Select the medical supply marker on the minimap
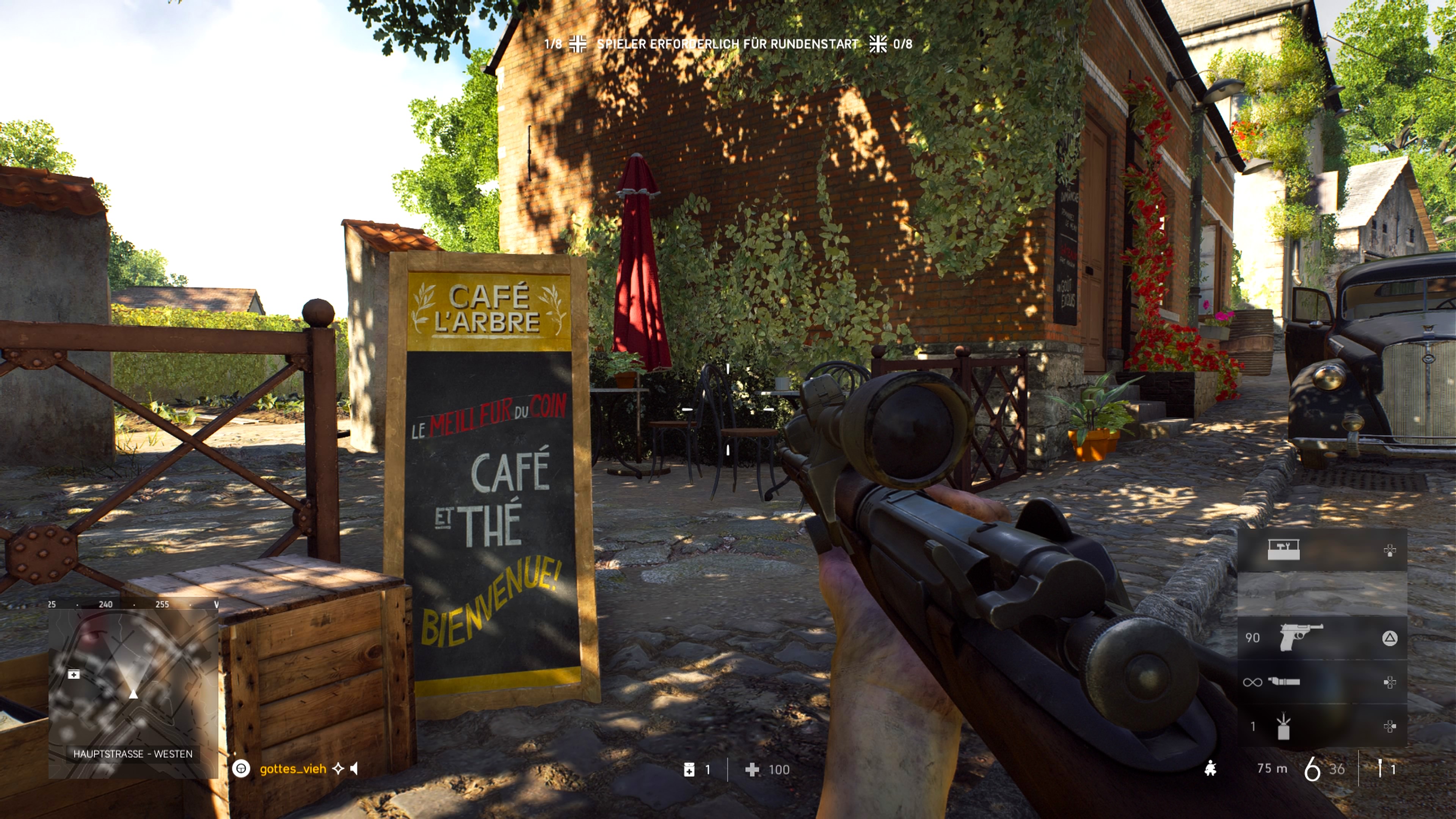This screenshot has width=1456, height=819. coord(74,674)
